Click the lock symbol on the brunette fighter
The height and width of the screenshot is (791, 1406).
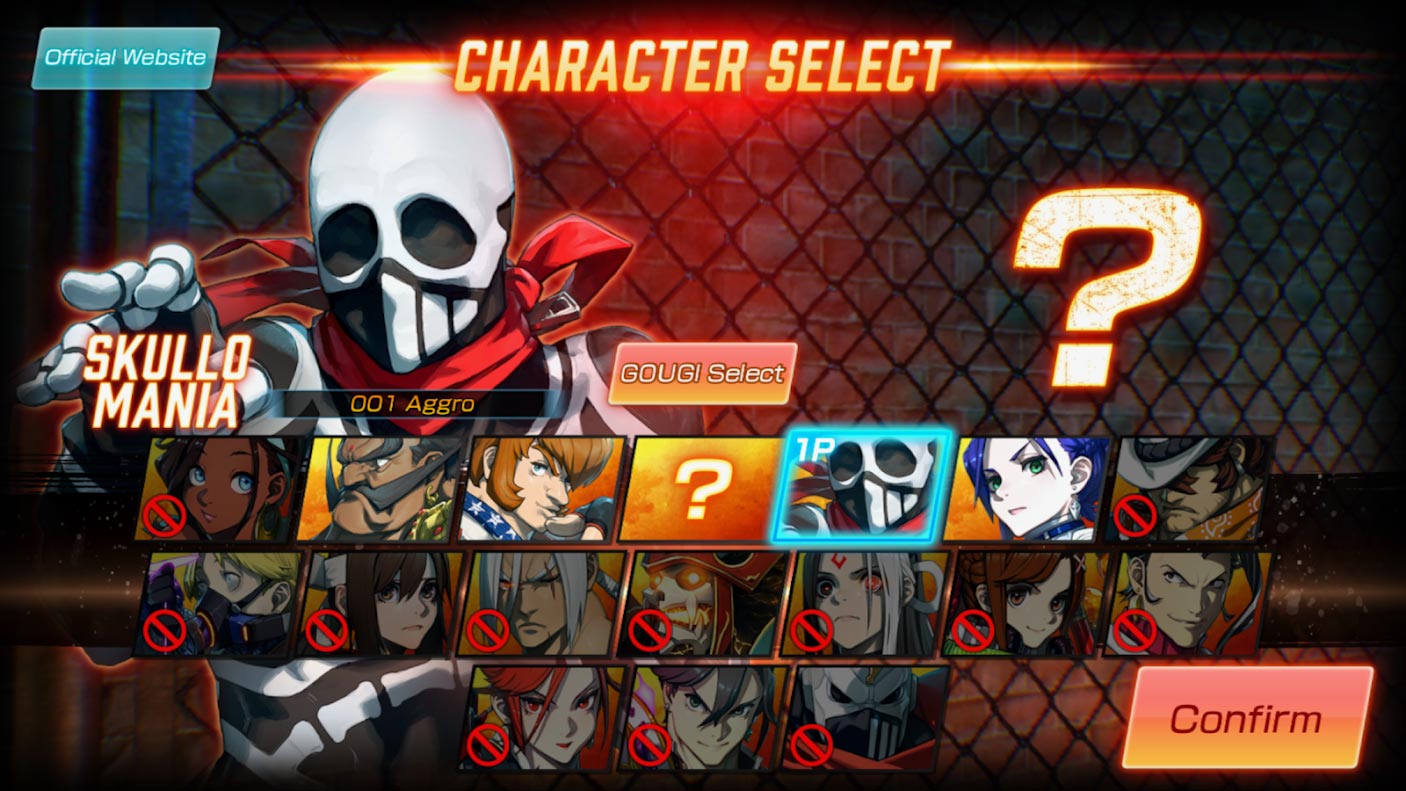[x=325, y=630]
